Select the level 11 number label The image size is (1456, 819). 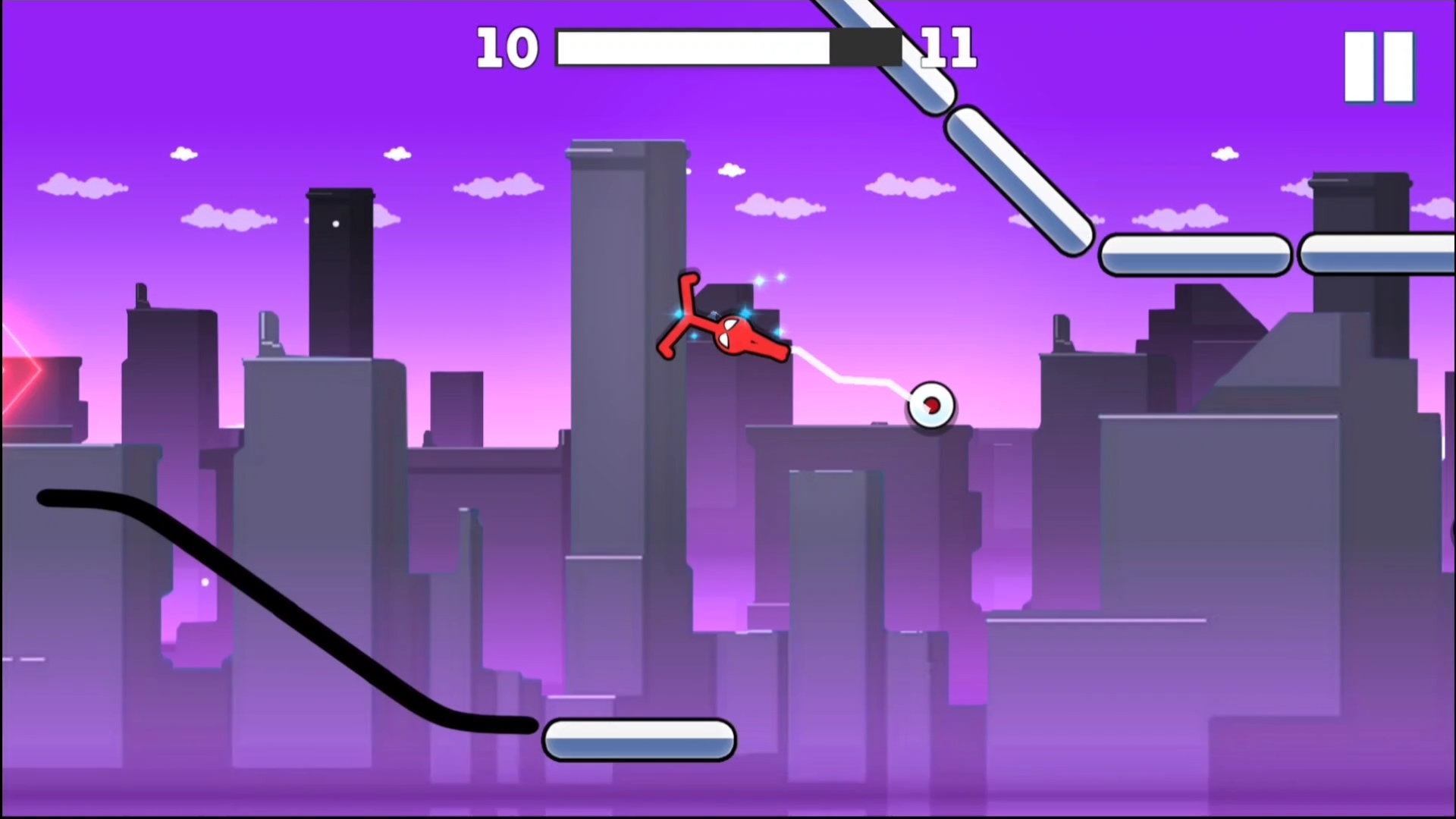click(949, 48)
